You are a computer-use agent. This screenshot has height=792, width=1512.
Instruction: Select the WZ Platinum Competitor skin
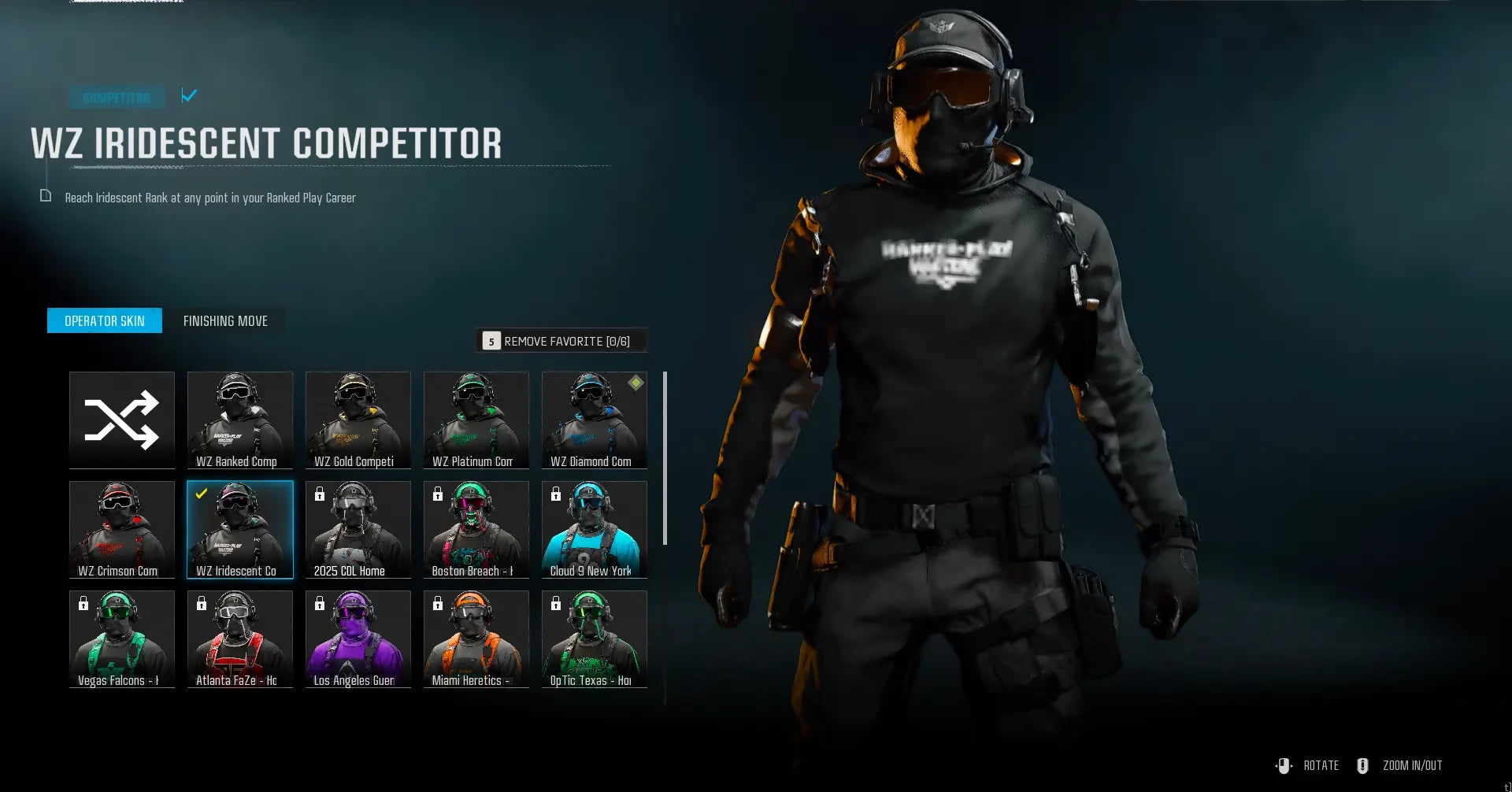pos(476,420)
